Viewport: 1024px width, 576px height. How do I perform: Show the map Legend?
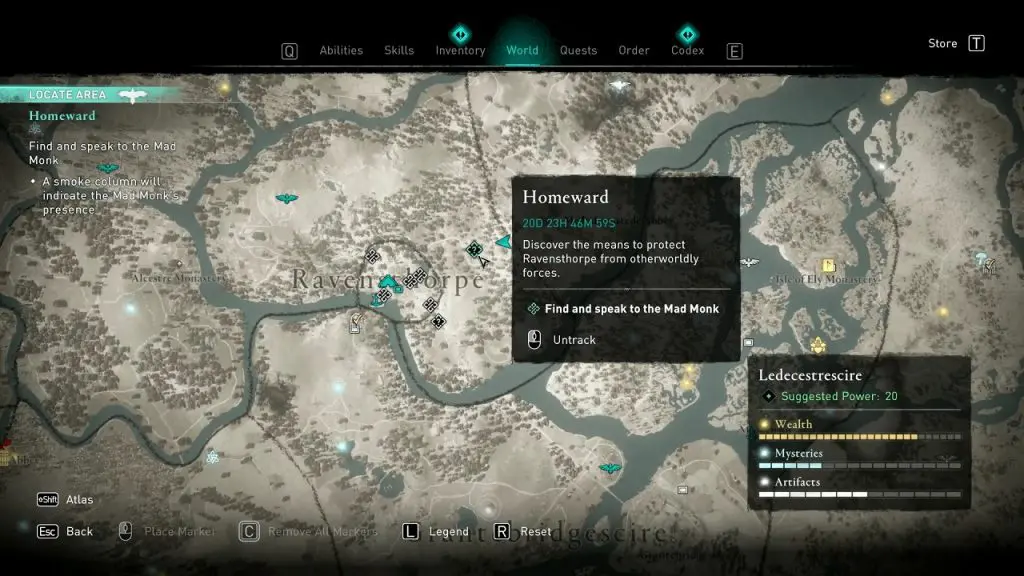point(449,532)
